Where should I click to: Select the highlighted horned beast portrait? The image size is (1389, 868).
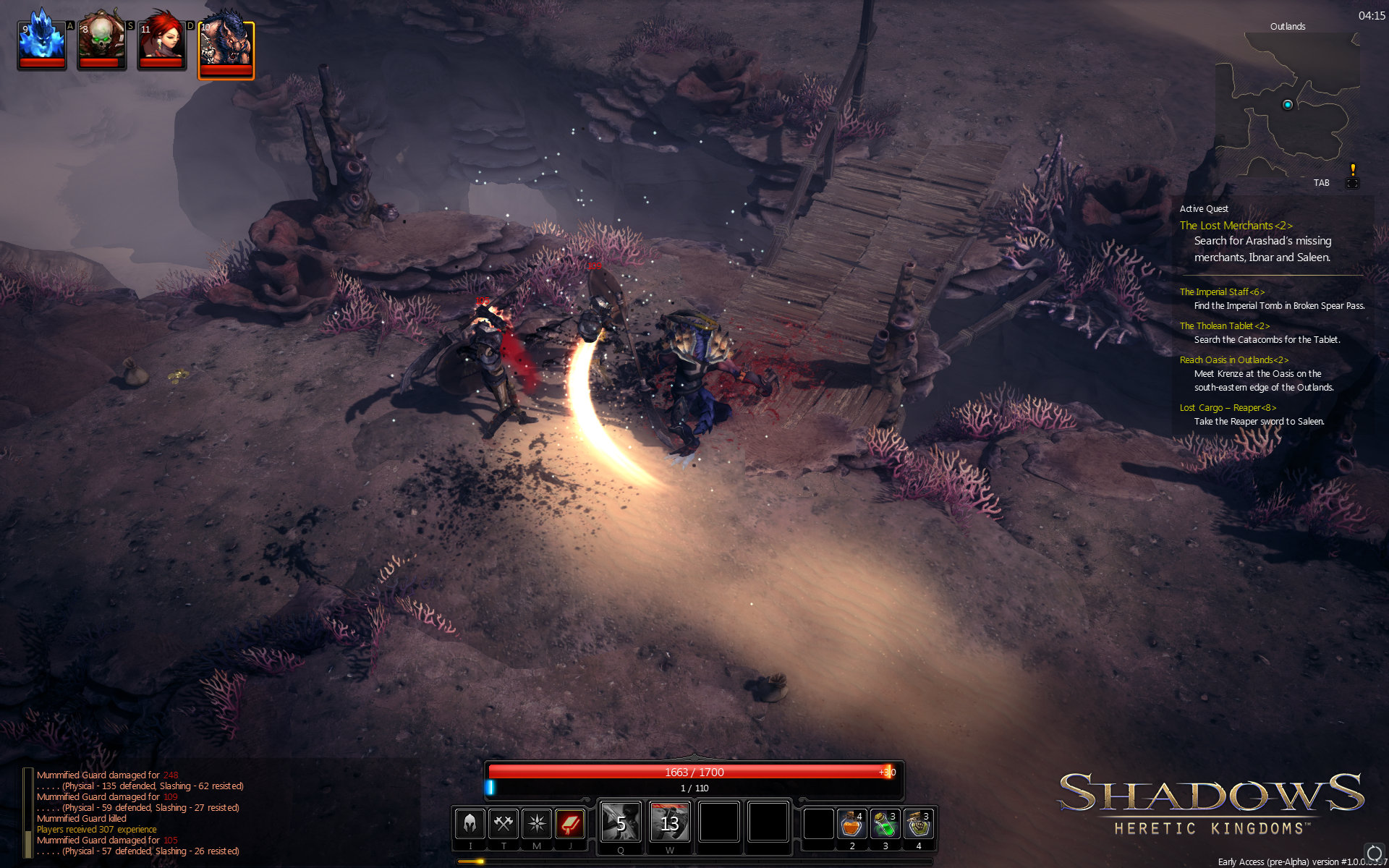tap(226, 49)
